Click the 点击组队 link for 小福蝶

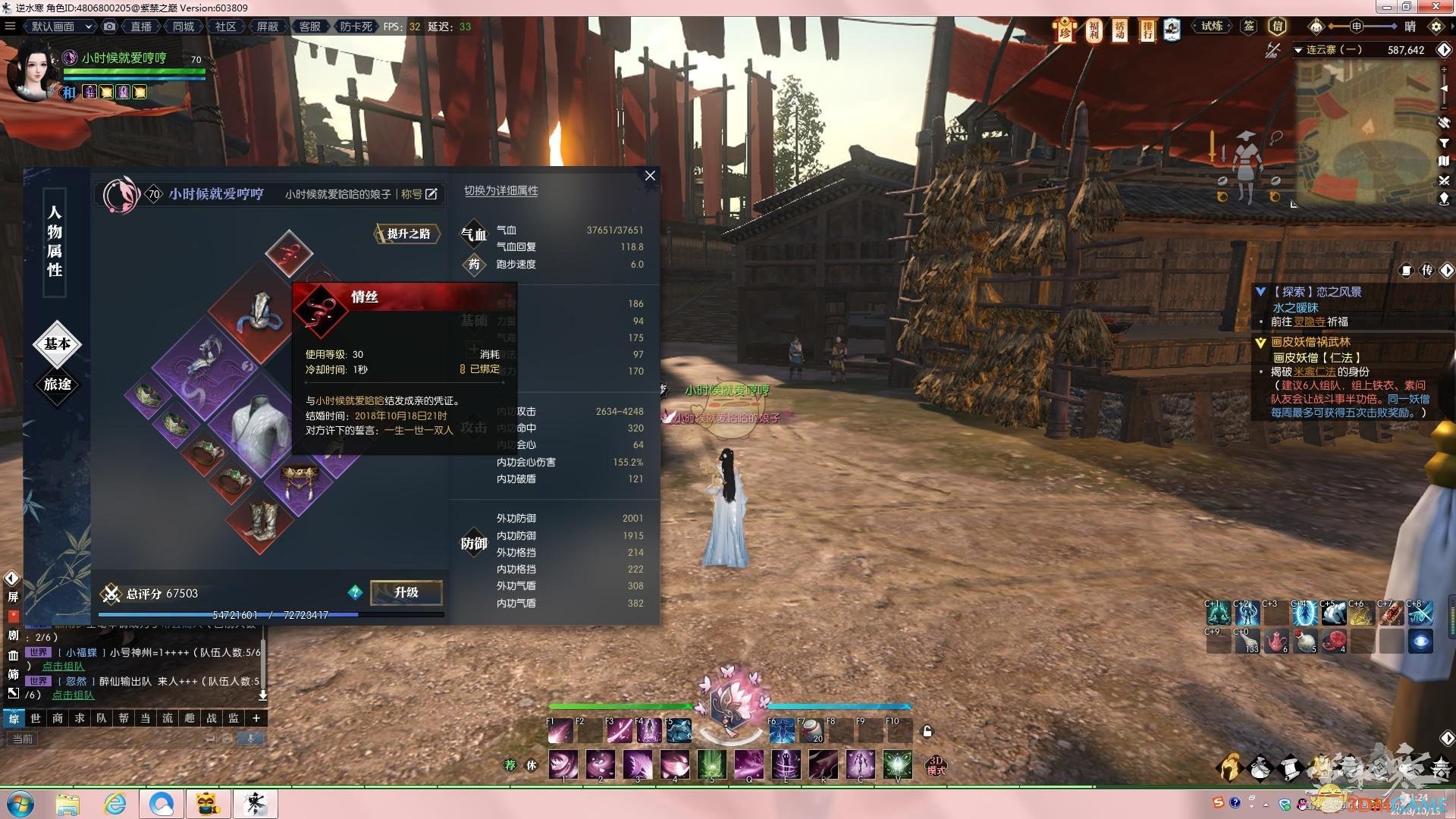point(63,666)
